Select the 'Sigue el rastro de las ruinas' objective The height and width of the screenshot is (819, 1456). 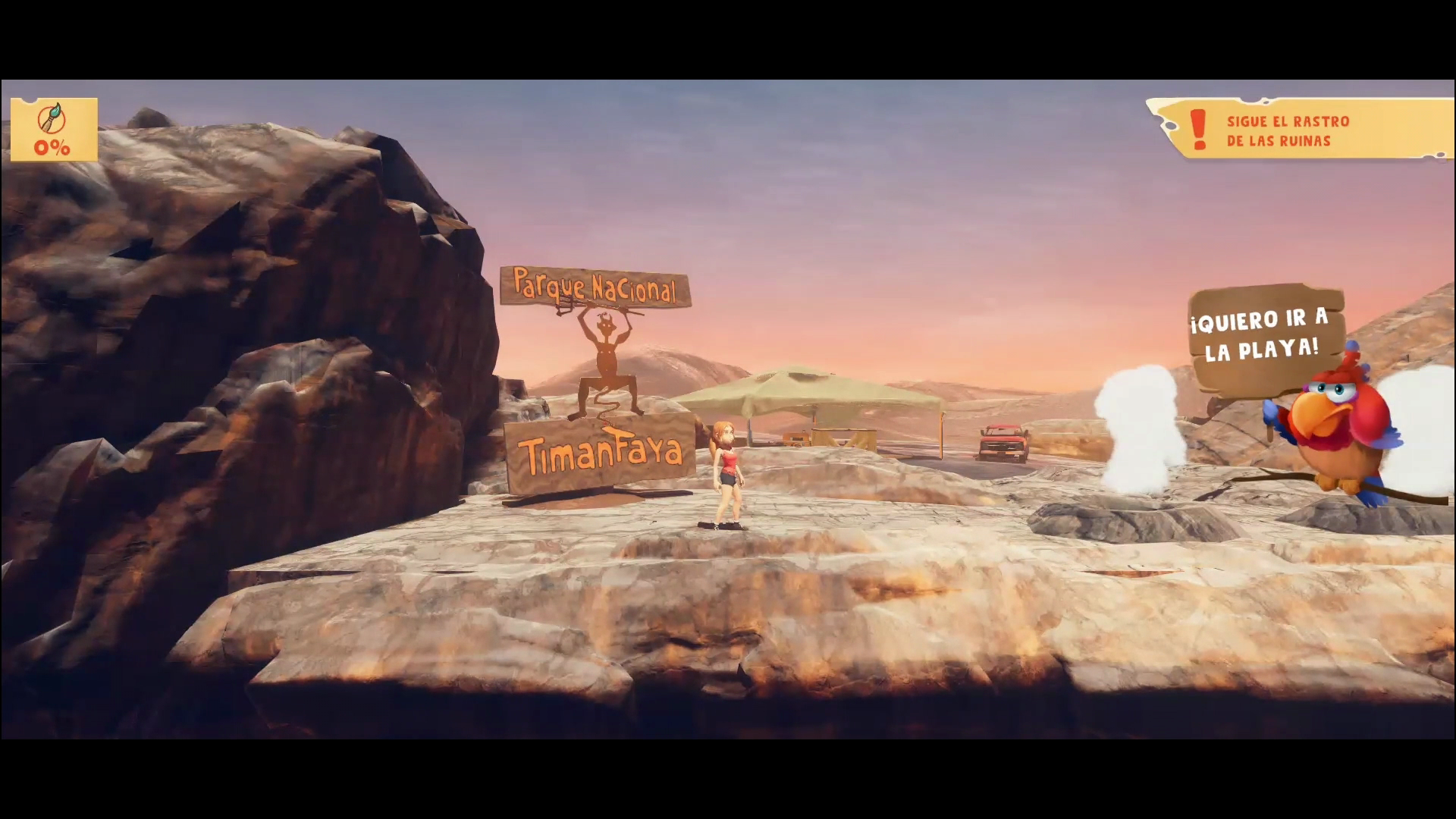click(1287, 130)
